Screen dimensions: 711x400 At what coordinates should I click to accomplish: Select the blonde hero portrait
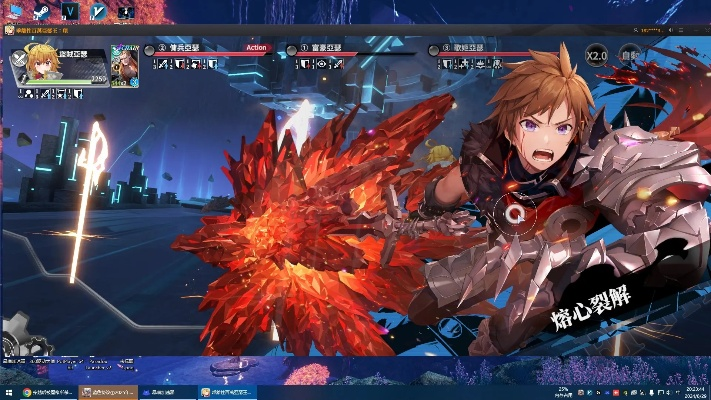[x=30, y=66]
